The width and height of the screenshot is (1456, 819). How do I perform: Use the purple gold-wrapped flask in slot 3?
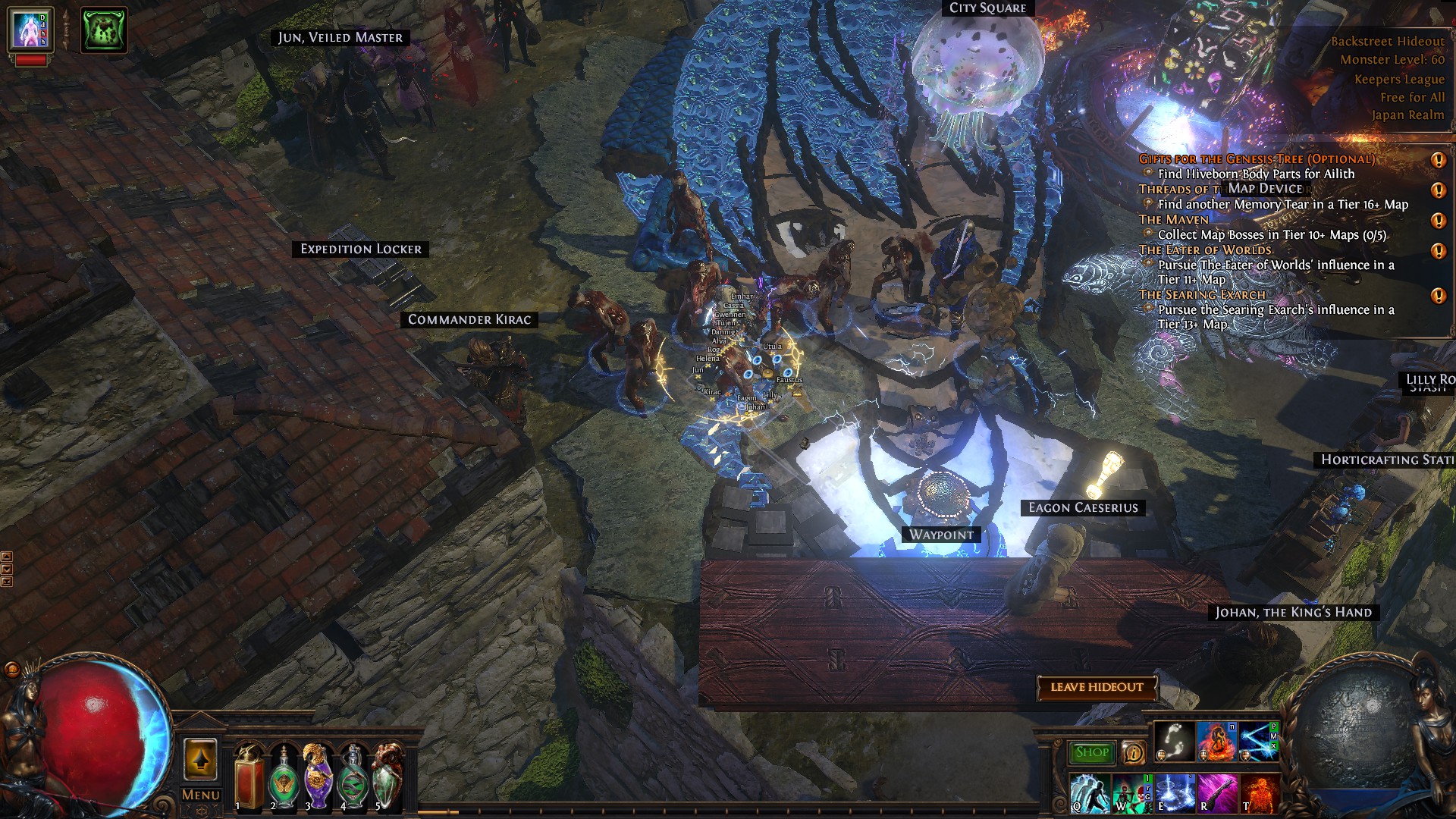tap(318, 779)
